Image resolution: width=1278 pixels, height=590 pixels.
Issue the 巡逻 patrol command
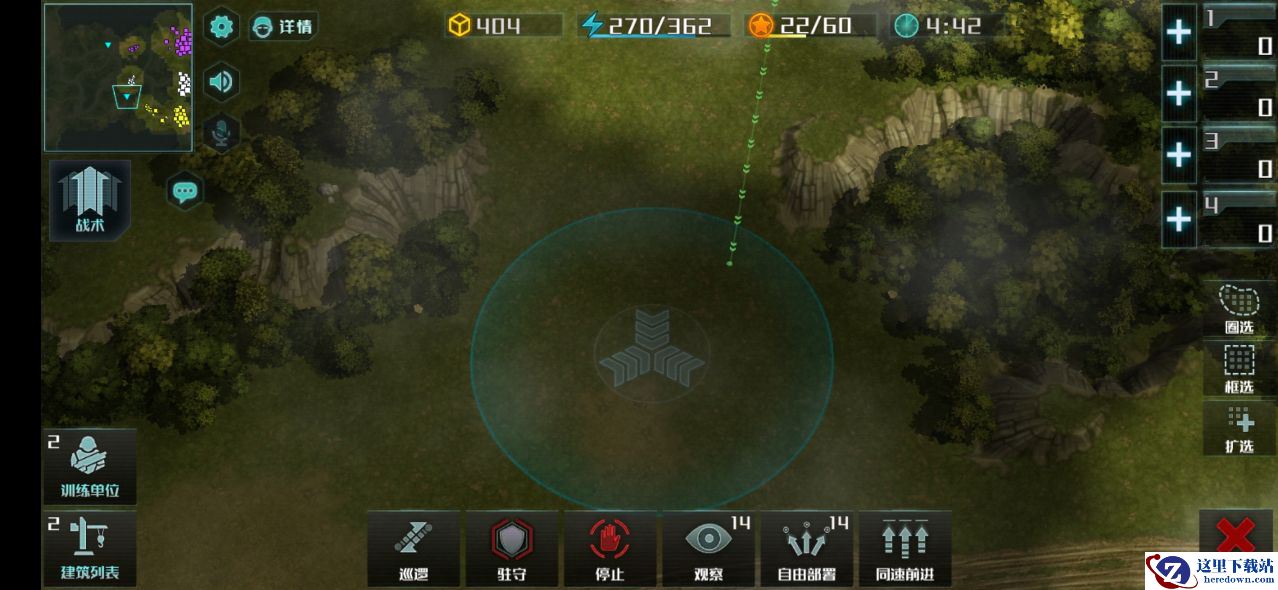[413, 548]
